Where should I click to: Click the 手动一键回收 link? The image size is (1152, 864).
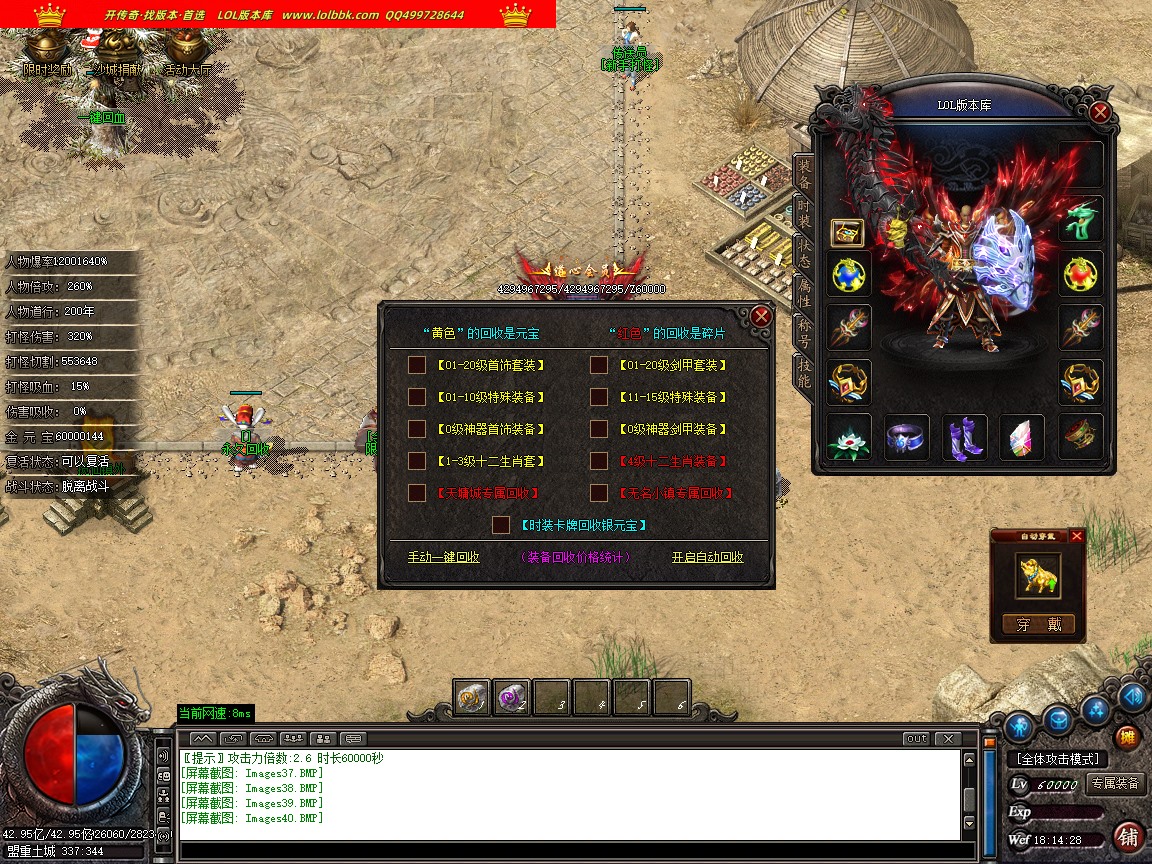pos(443,557)
